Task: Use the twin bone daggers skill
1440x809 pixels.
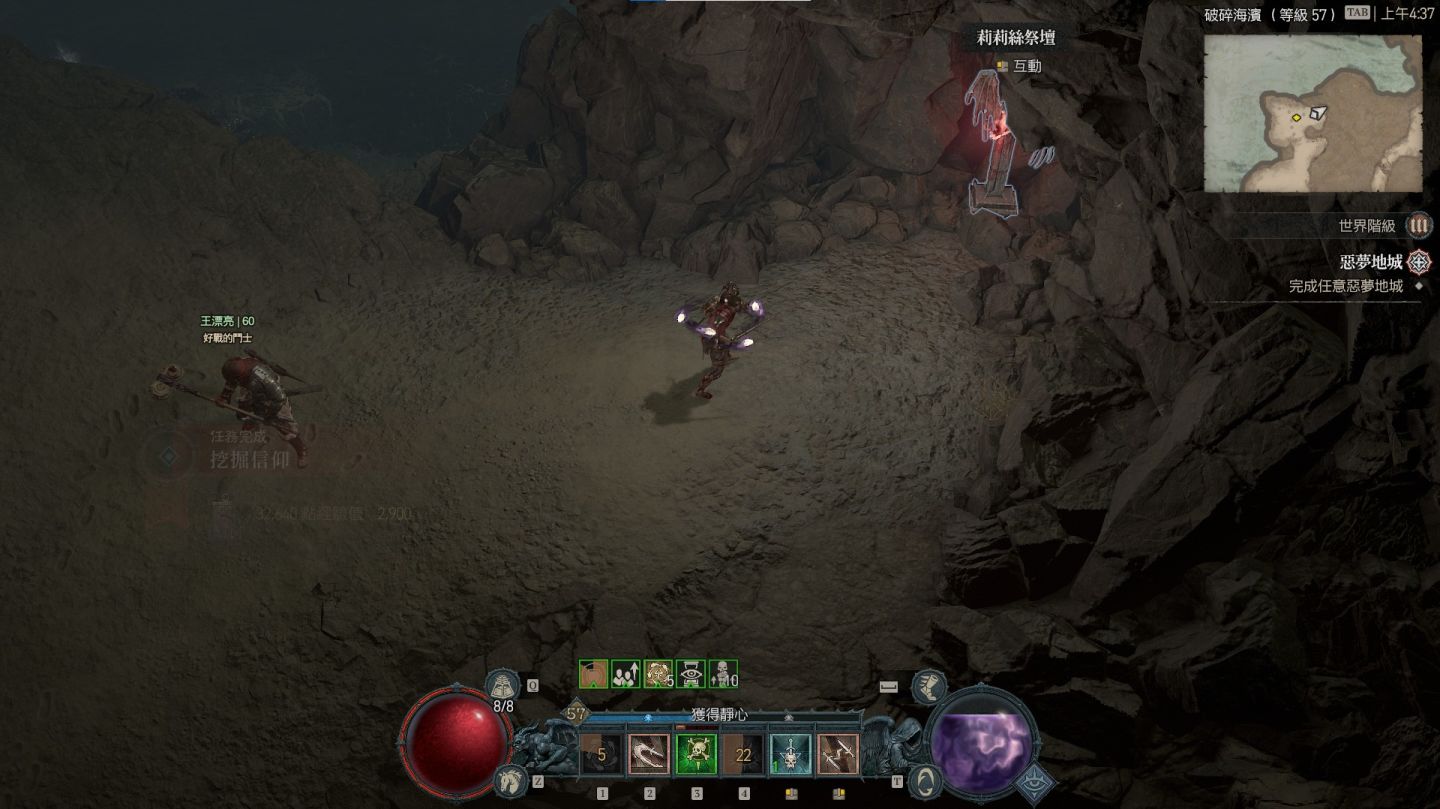Action: [838, 755]
